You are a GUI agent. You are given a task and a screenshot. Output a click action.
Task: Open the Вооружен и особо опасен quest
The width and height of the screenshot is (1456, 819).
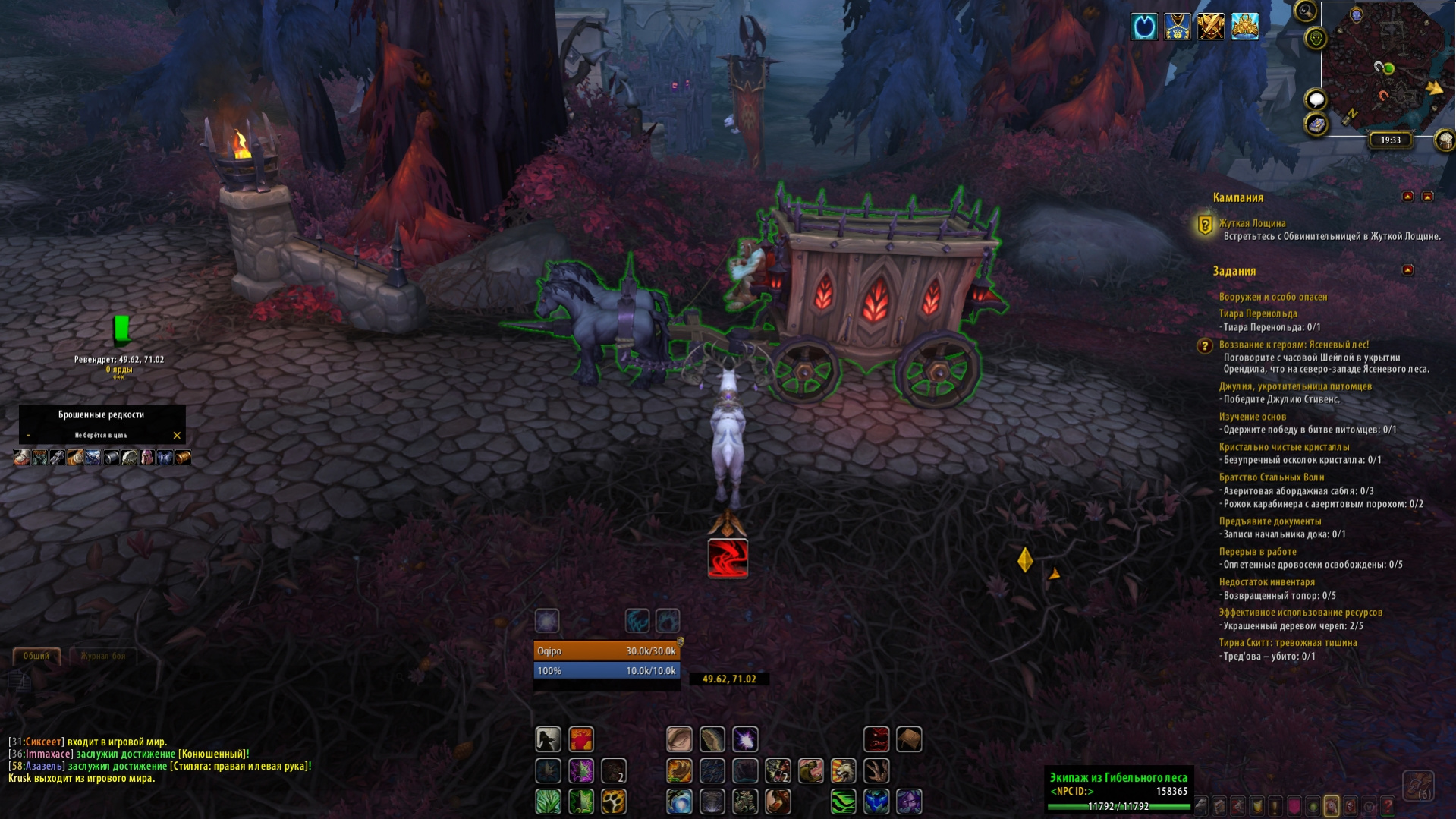click(x=1272, y=297)
